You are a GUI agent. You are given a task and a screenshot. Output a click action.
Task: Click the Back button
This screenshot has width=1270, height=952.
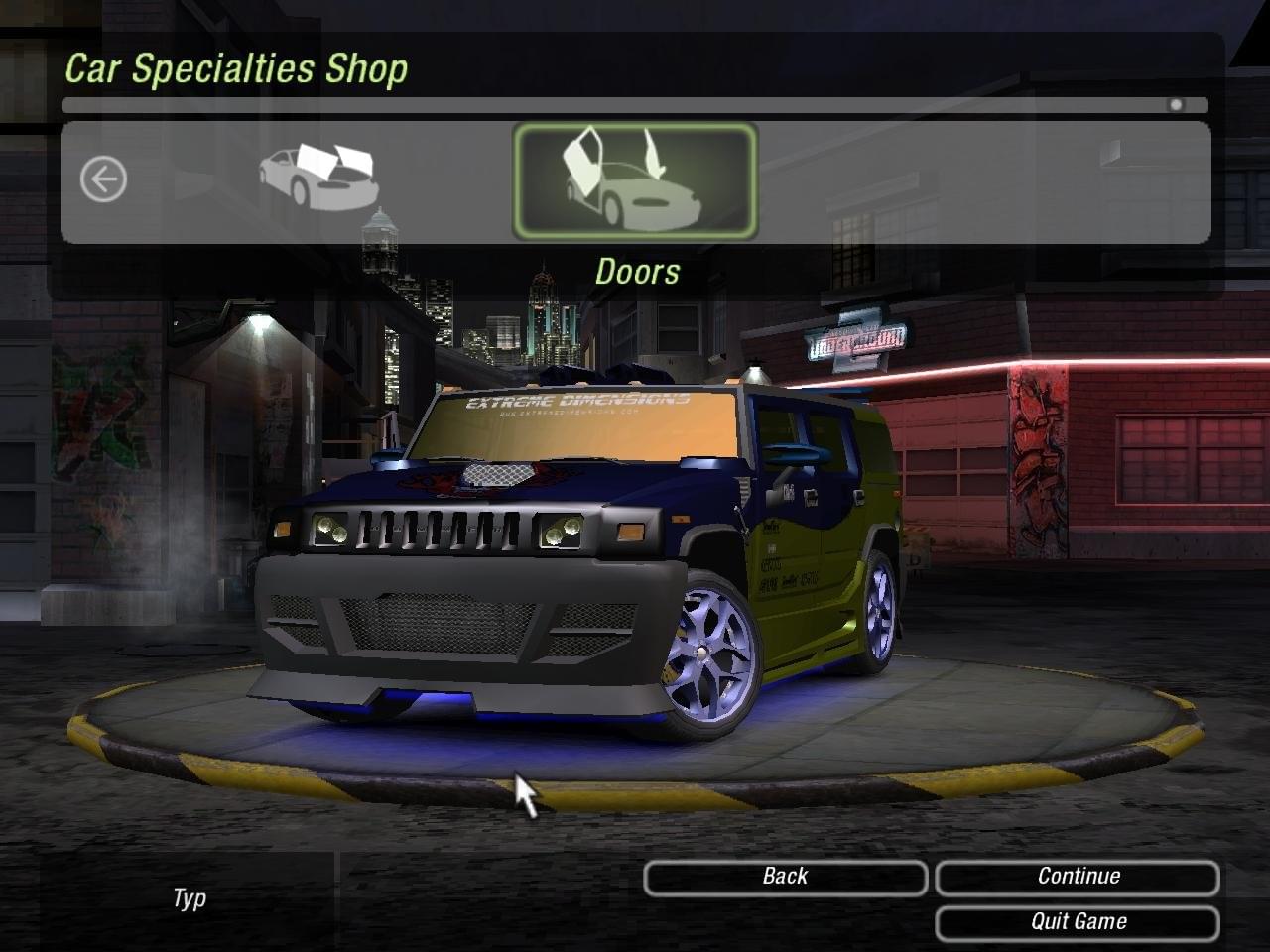pyautogui.click(x=785, y=877)
